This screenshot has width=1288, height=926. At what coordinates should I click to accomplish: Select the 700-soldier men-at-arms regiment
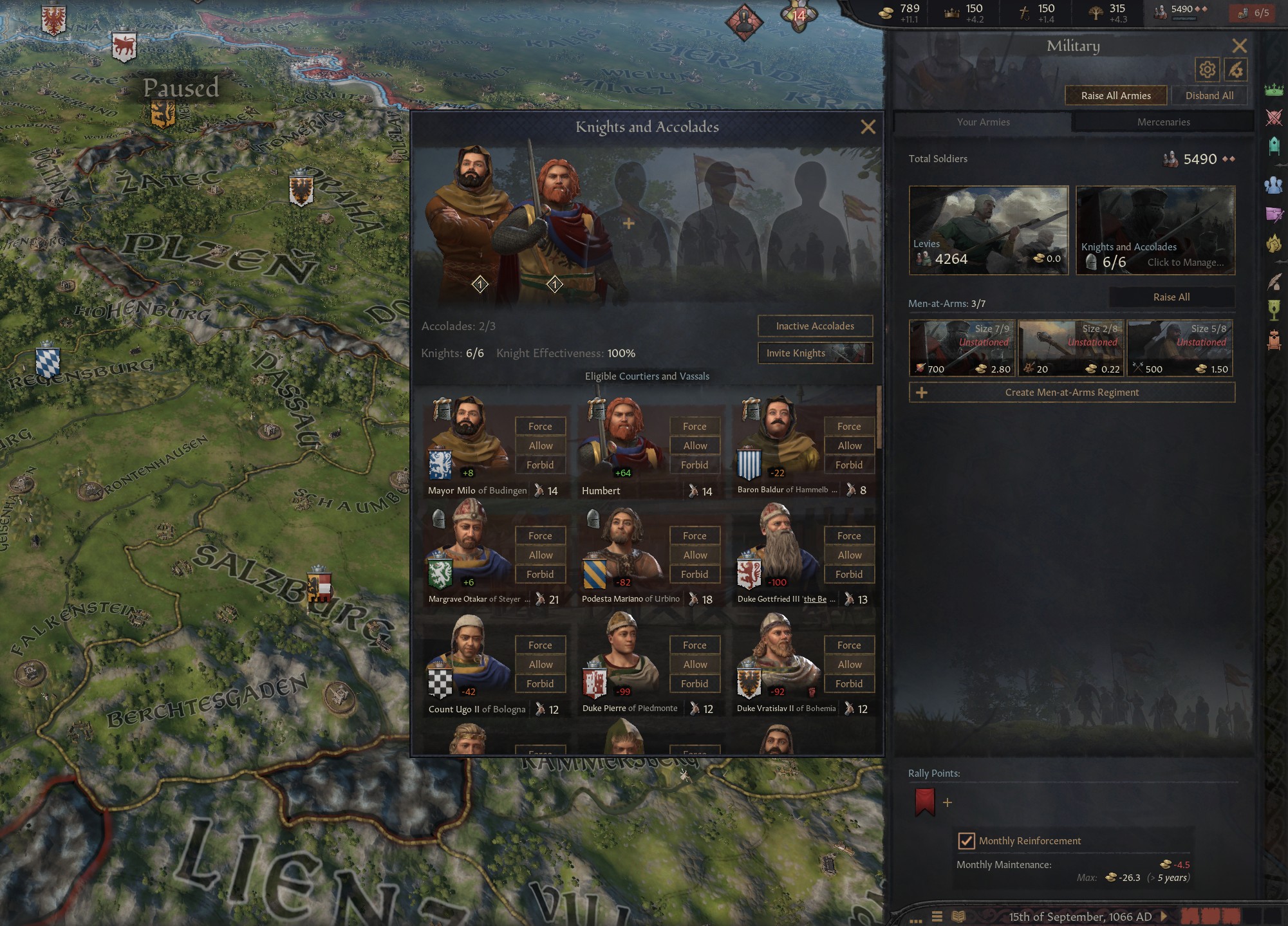962,348
